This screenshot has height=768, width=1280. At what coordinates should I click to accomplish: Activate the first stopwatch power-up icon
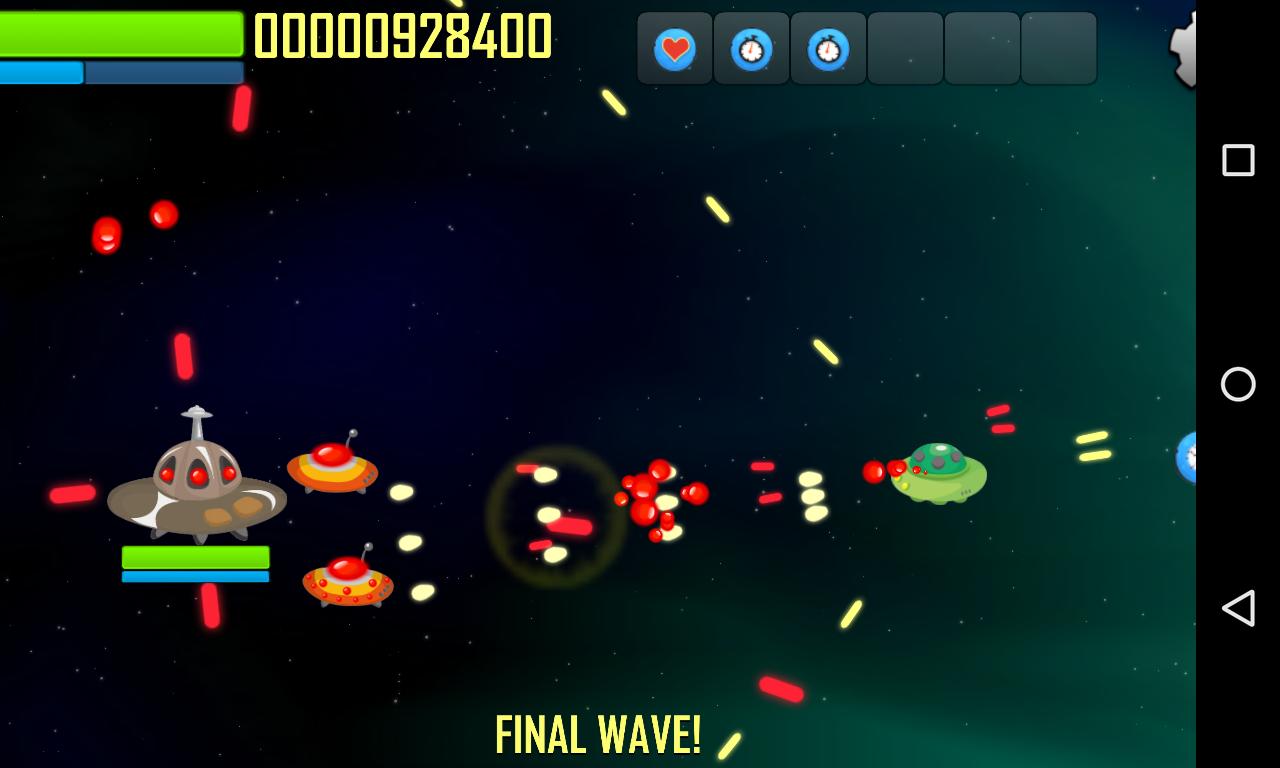tap(751, 47)
